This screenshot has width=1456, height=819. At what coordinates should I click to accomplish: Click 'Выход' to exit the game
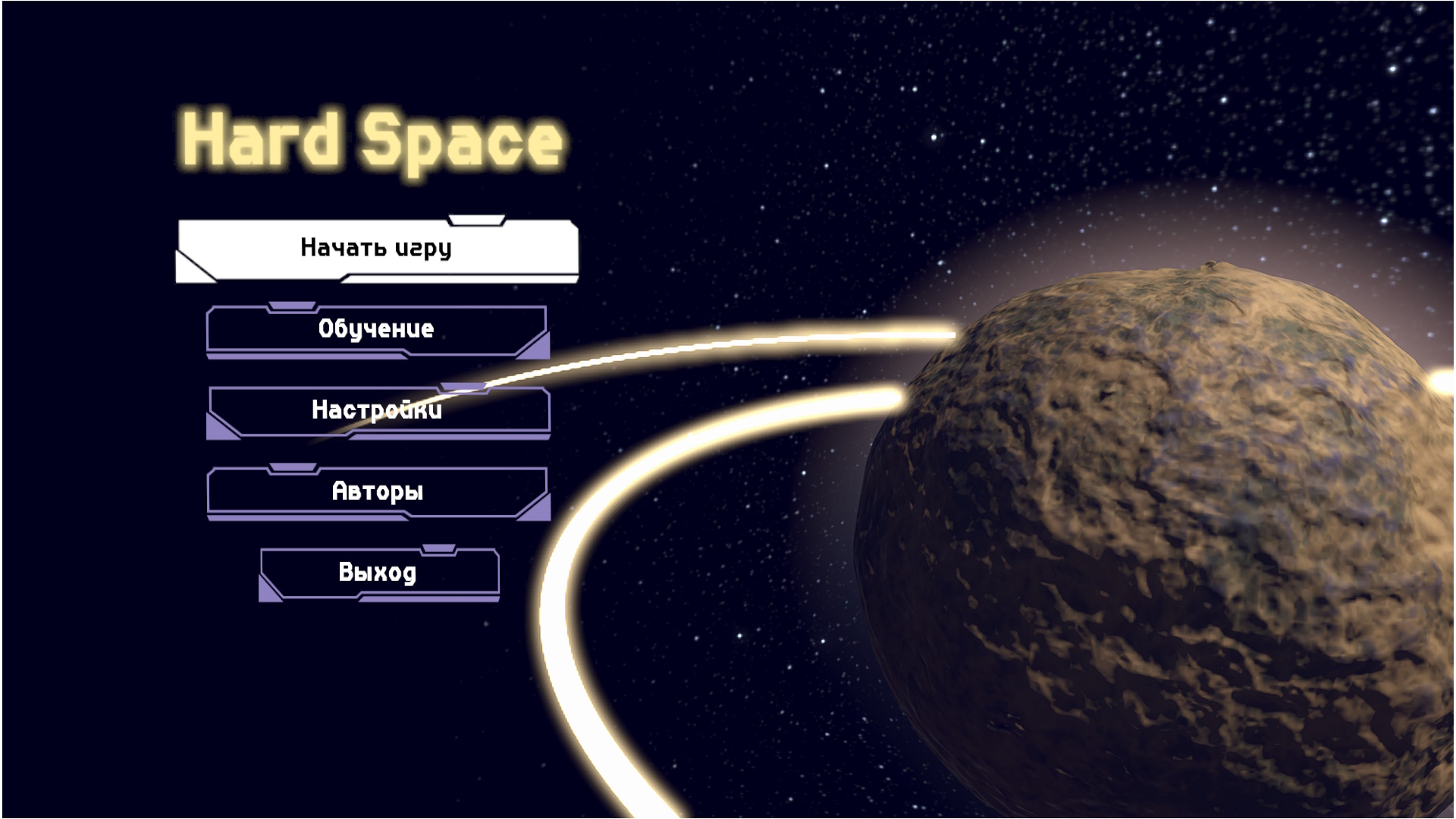[x=378, y=574]
